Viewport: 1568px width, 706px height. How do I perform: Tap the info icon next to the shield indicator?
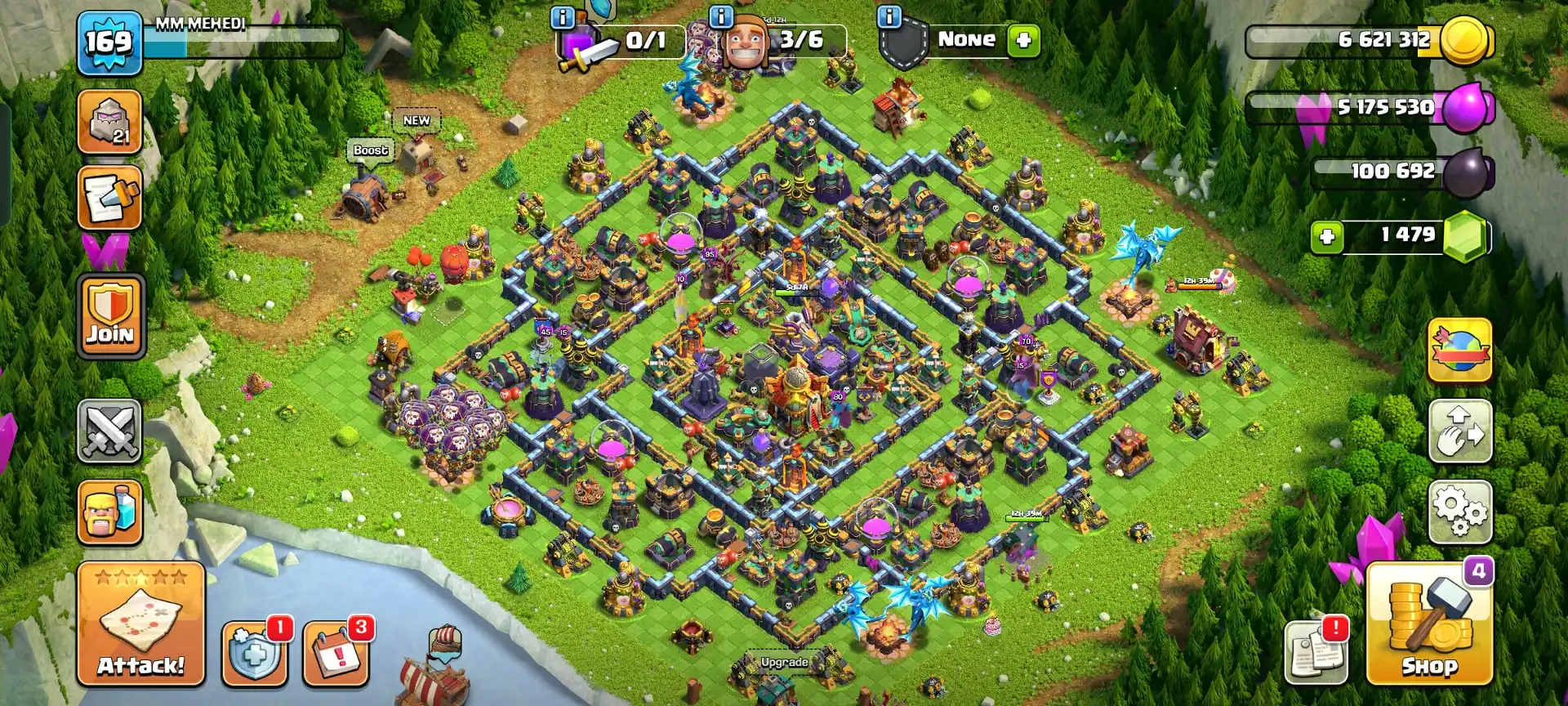tap(890, 16)
